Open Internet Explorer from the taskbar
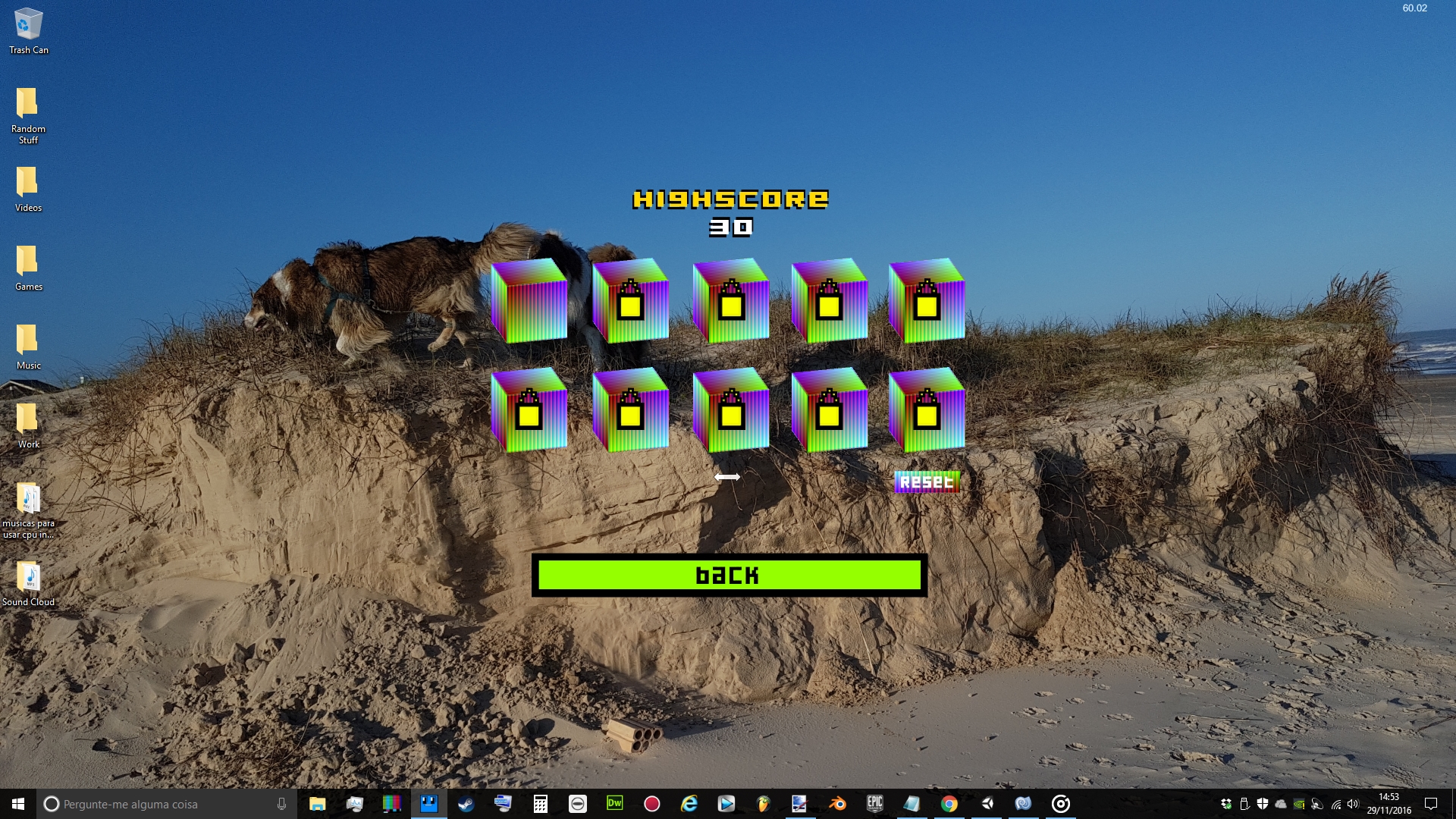Screen dimensions: 1456x819 pyautogui.click(x=688, y=804)
